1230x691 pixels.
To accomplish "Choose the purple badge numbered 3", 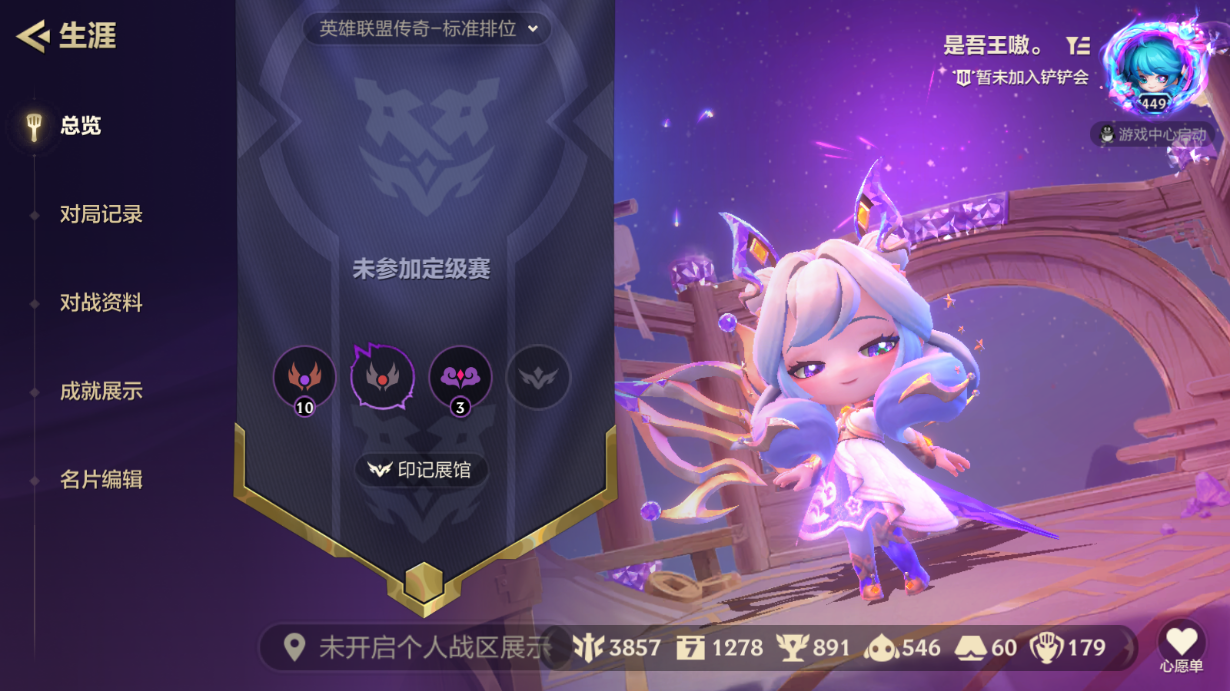I will pyautogui.click(x=460, y=378).
